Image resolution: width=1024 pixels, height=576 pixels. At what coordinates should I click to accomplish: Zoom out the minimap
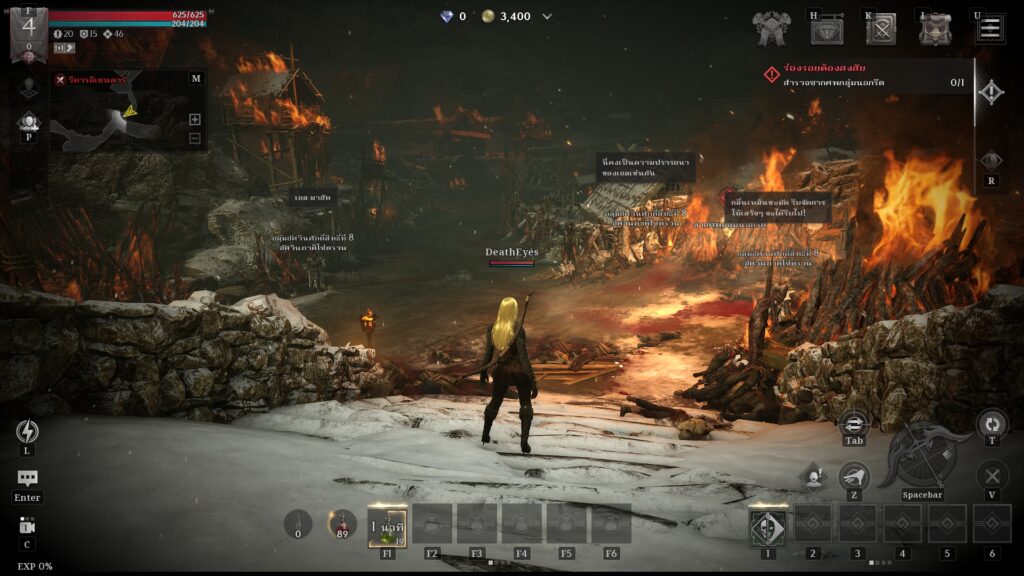click(x=195, y=138)
